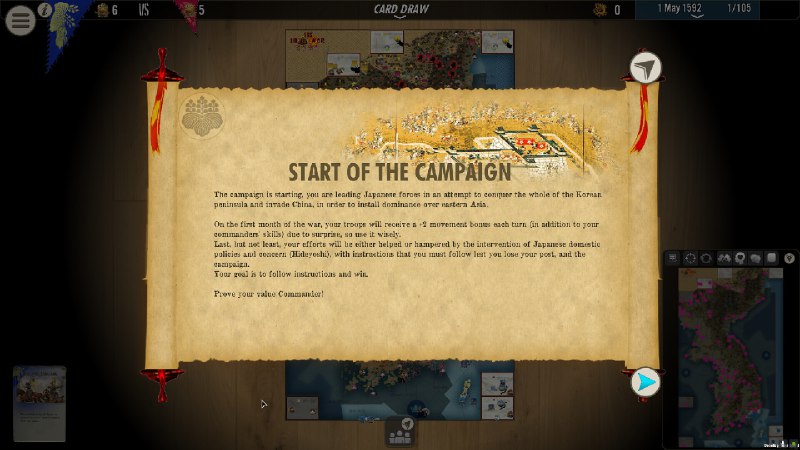Toggle the list filter above the minimap
This screenshot has width=800, height=450.
[673, 258]
